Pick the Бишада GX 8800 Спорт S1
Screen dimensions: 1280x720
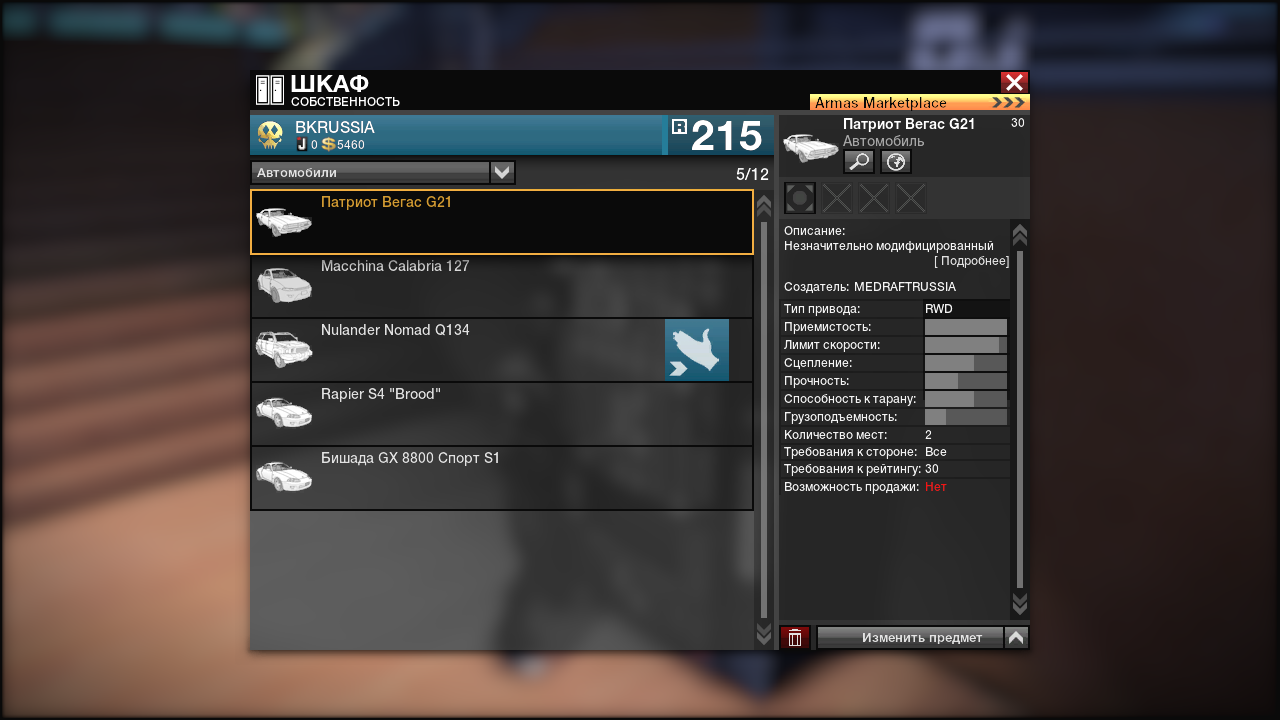pos(501,478)
